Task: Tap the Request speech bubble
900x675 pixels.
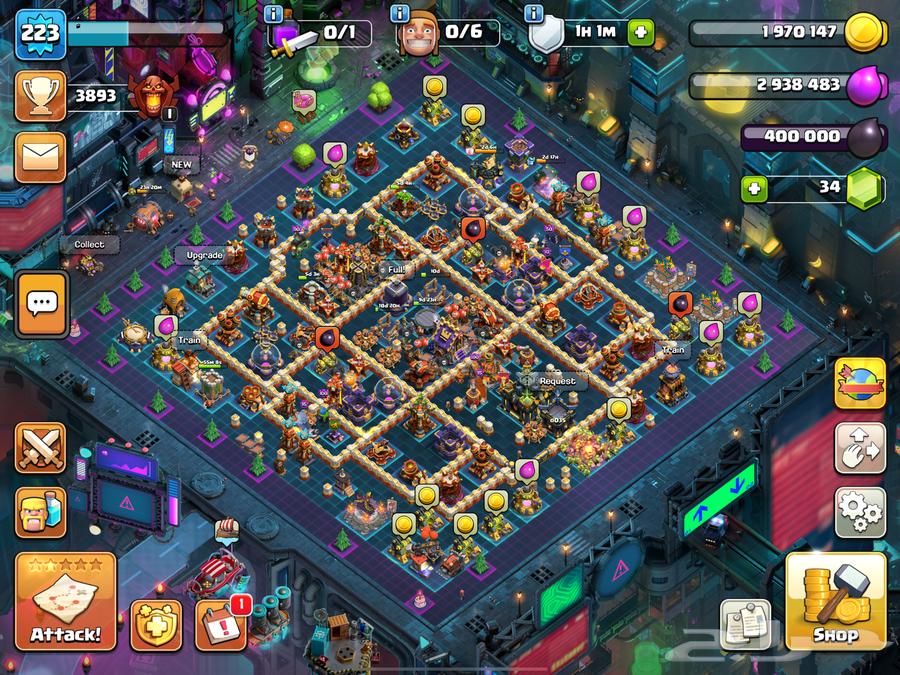Action: click(x=557, y=381)
